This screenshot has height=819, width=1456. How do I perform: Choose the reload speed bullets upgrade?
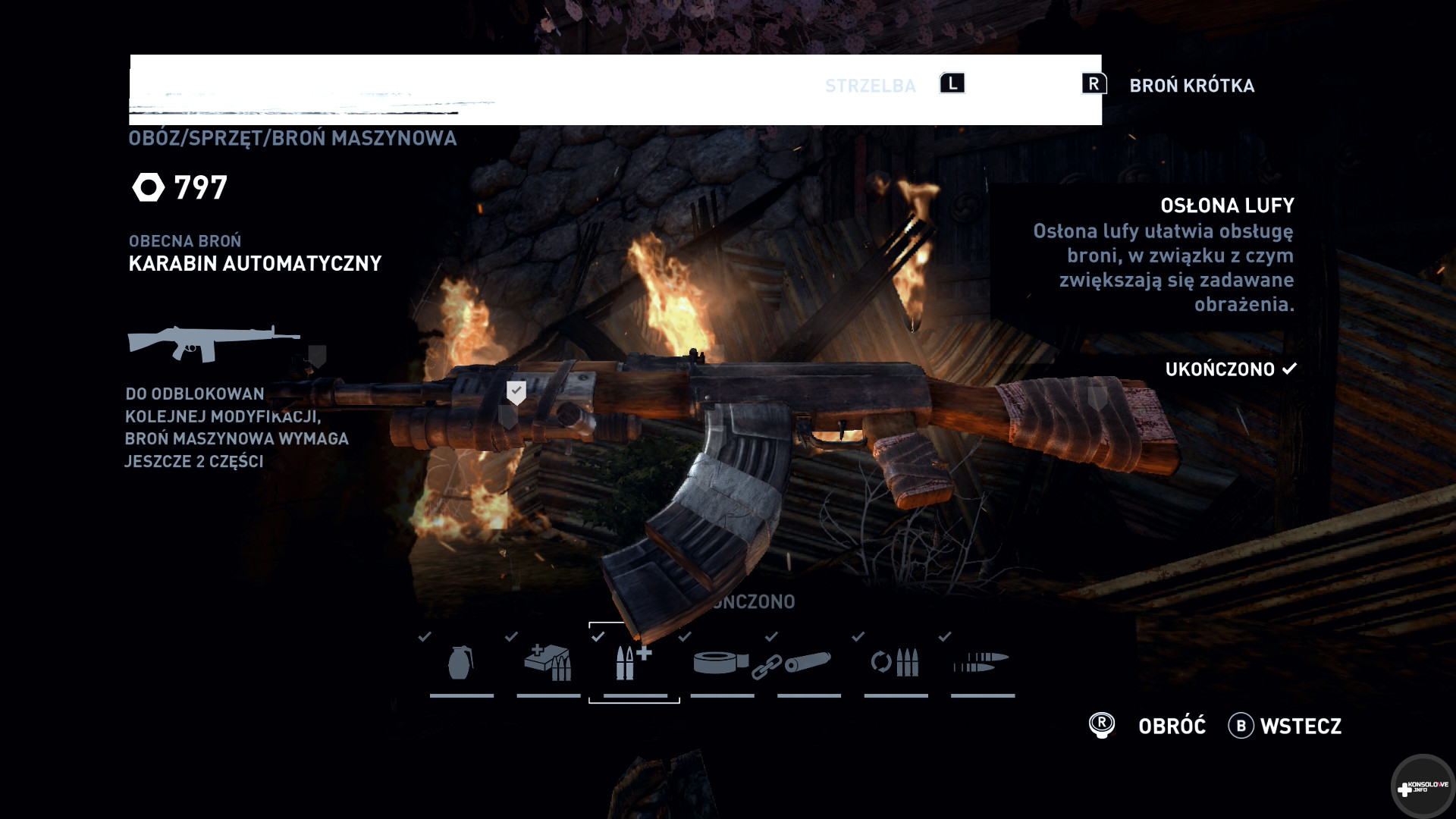coord(895,663)
